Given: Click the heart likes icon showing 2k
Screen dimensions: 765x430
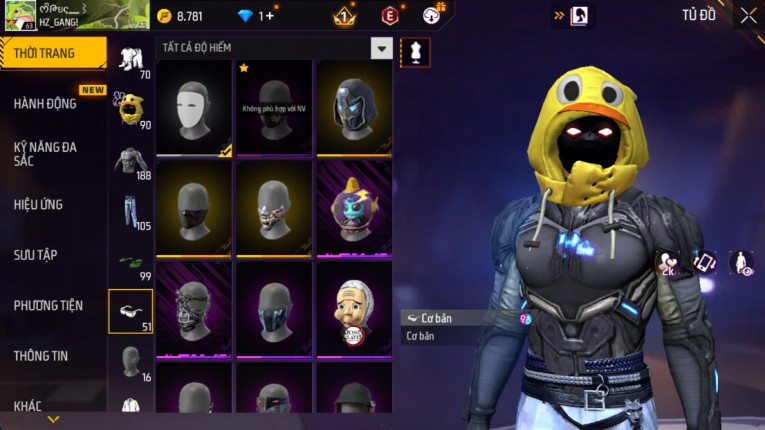Looking at the screenshot, I should click(667, 263).
